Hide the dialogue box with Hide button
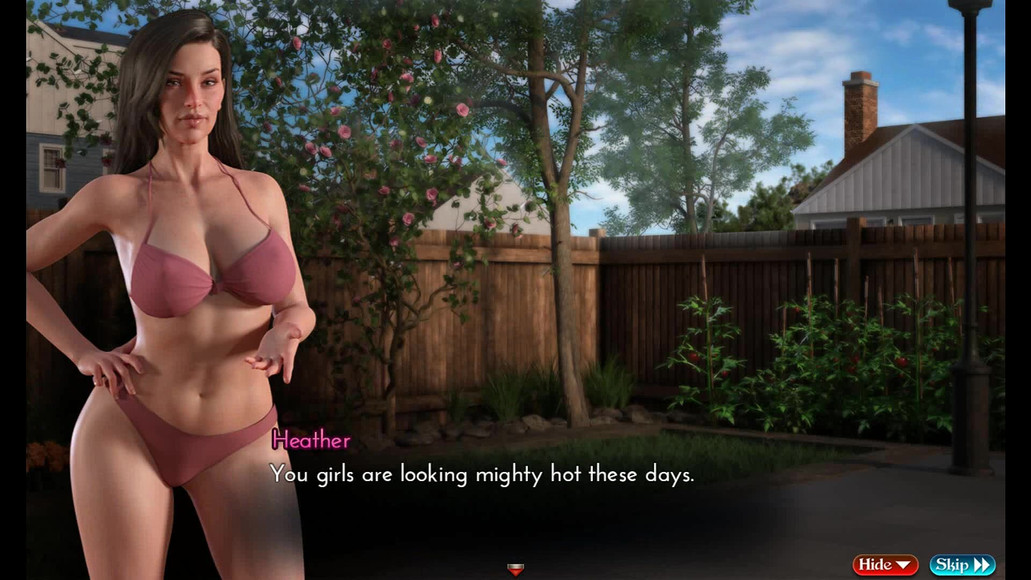1031x580 pixels. 885,565
